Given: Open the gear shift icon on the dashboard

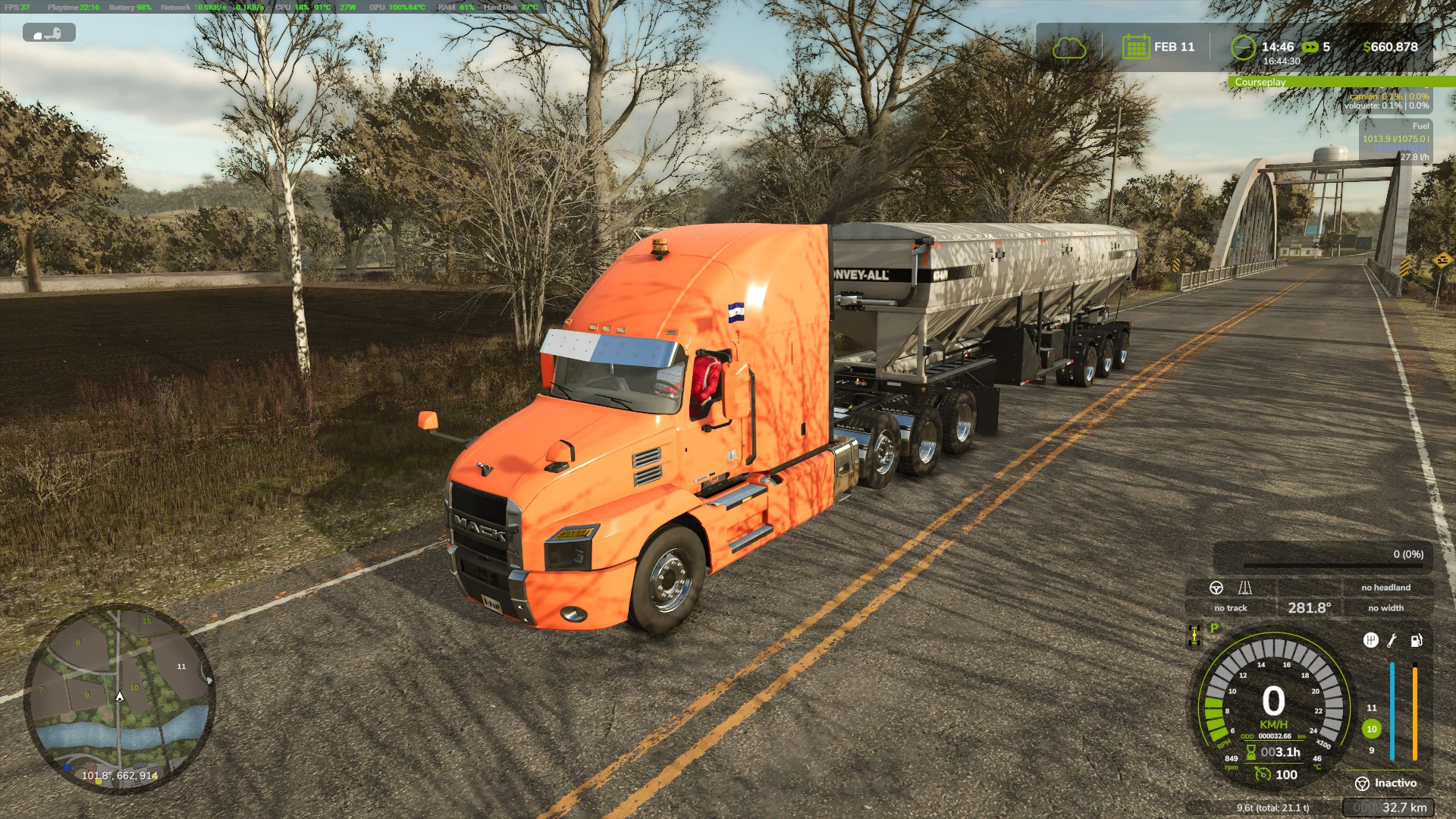Looking at the screenshot, I should point(1372,640).
